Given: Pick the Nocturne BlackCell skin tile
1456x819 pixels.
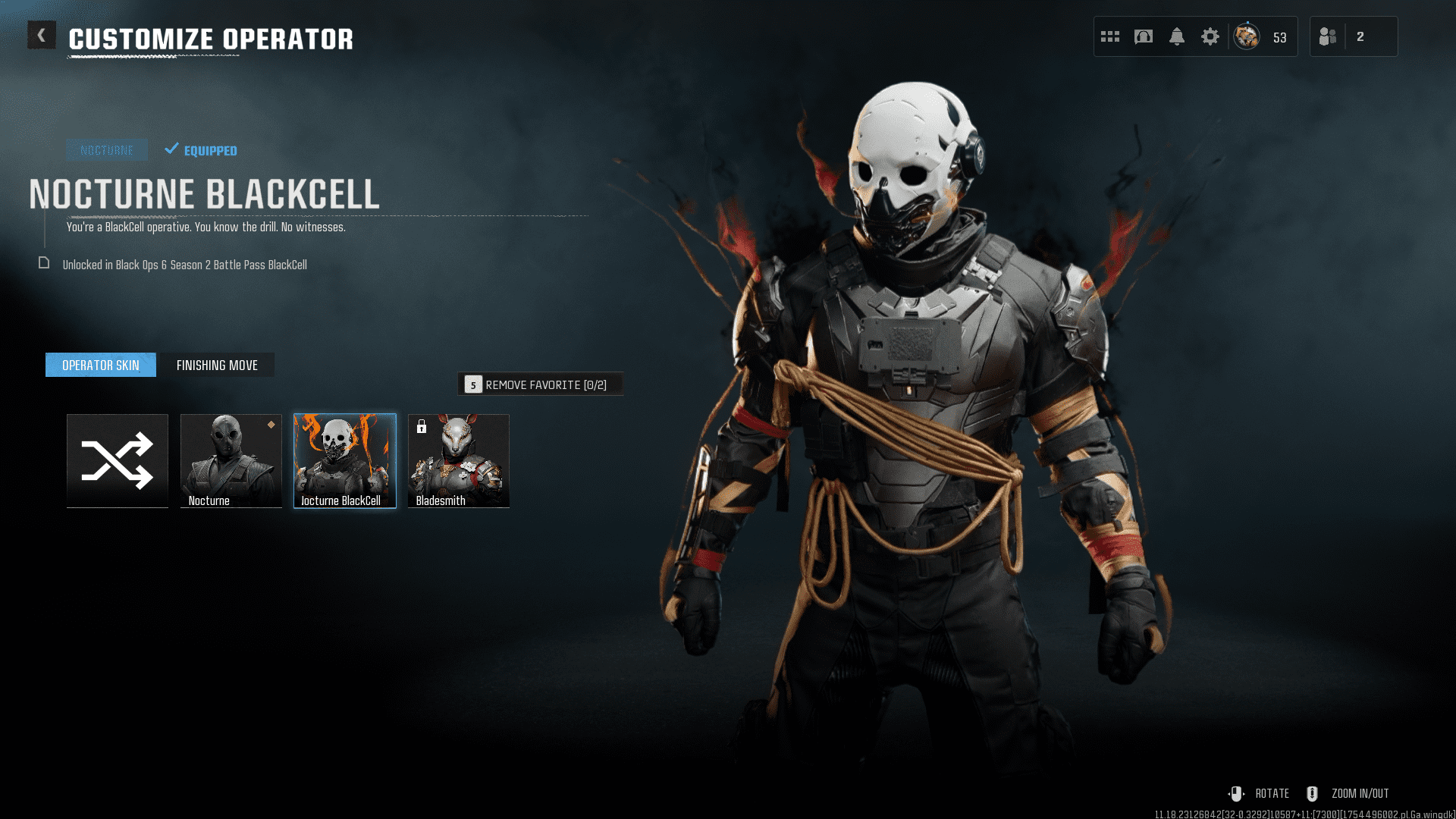Looking at the screenshot, I should click(345, 460).
